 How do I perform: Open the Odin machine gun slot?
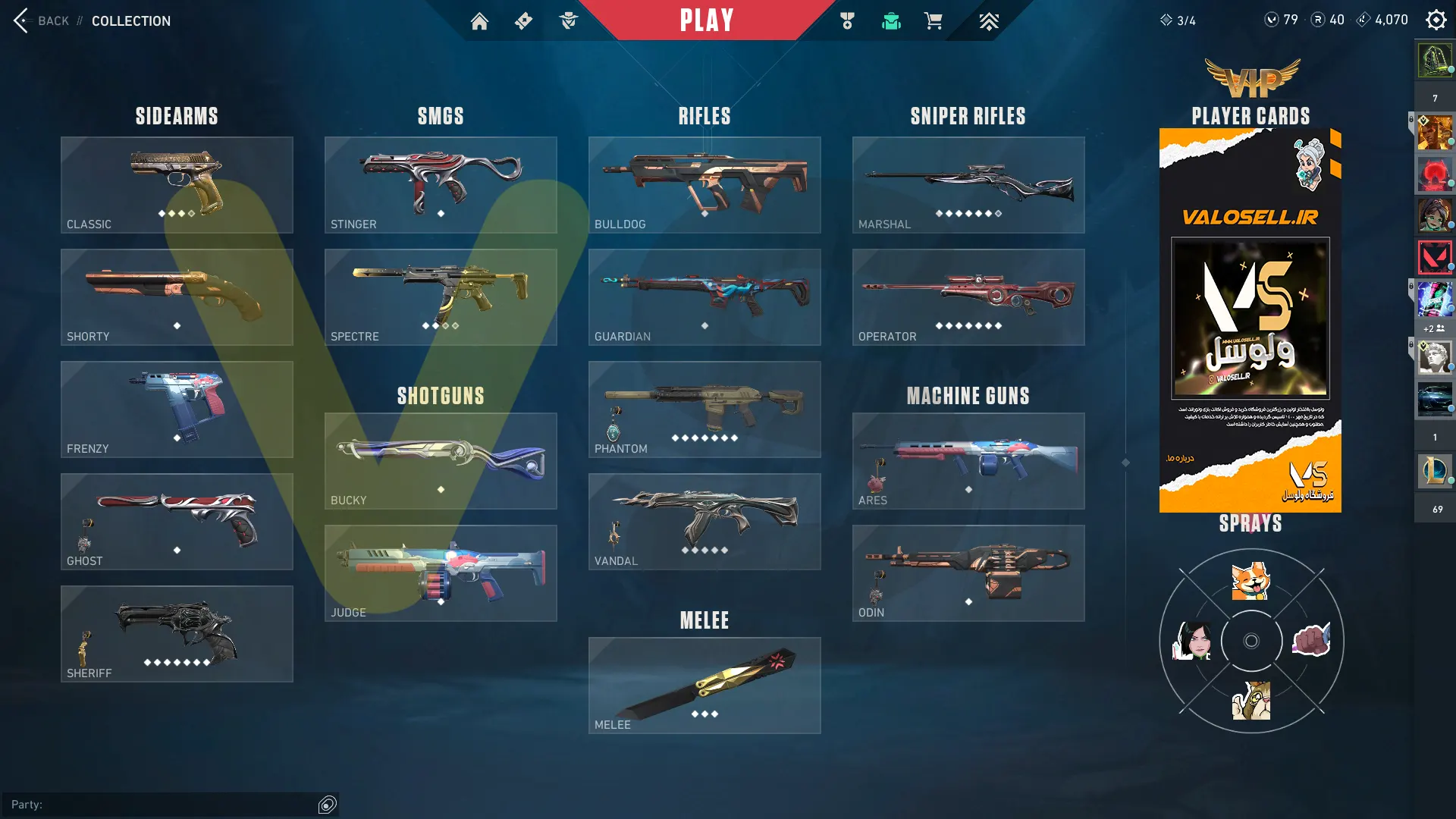(968, 573)
